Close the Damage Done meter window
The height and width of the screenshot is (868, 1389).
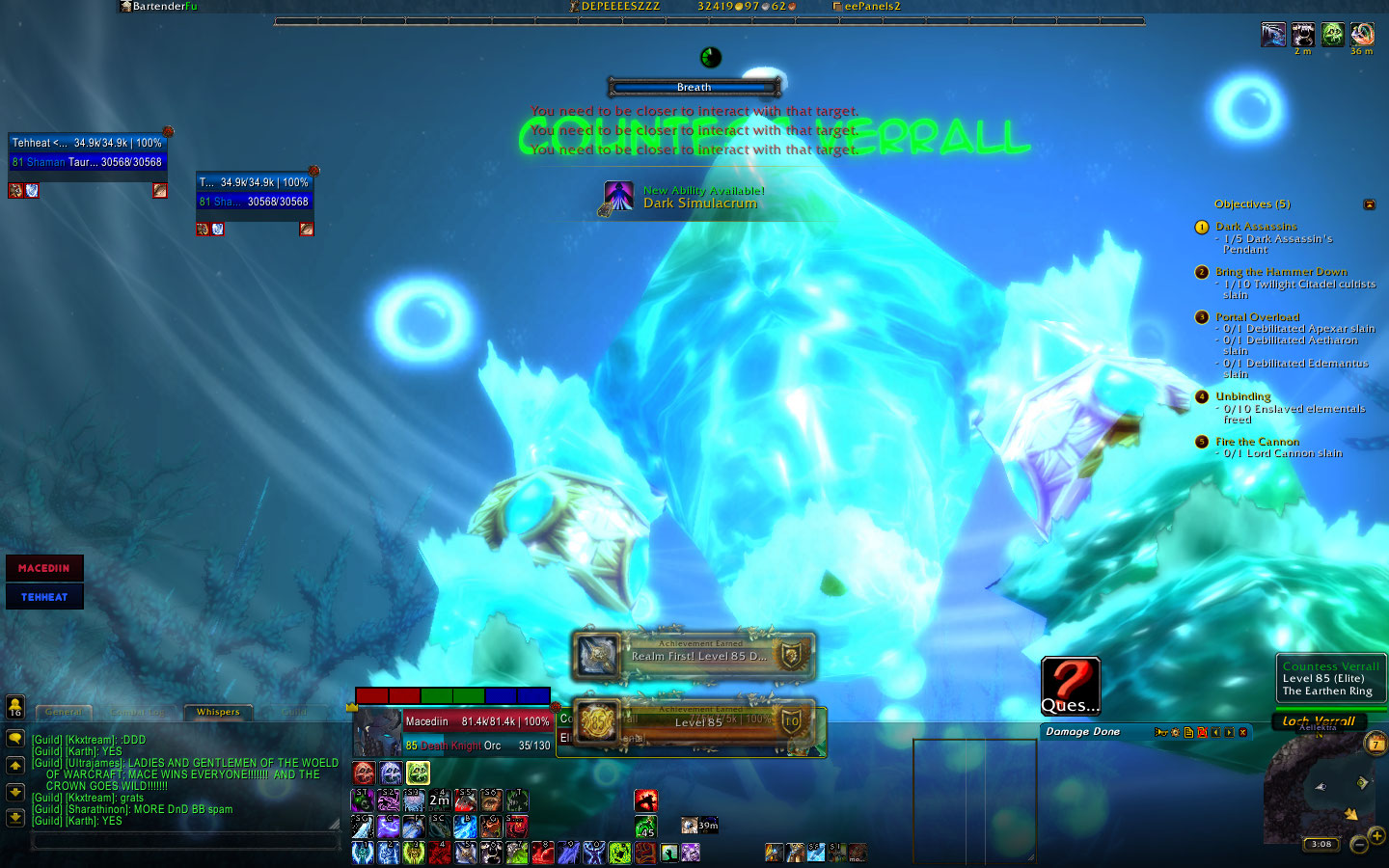click(x=1243, y=733)
